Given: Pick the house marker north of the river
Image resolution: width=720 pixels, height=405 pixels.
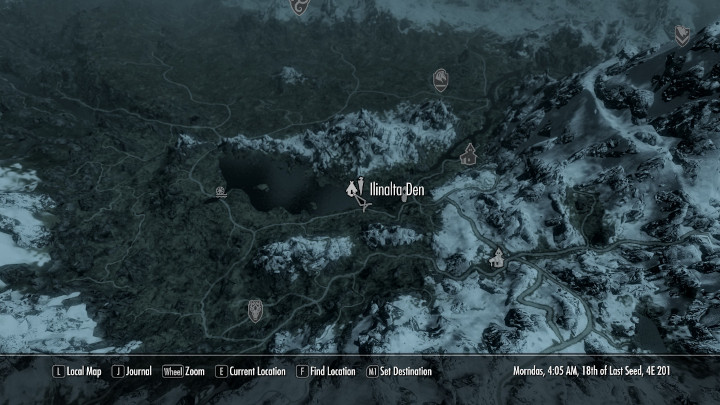Looking at the screenshot, I should (468, 155).
